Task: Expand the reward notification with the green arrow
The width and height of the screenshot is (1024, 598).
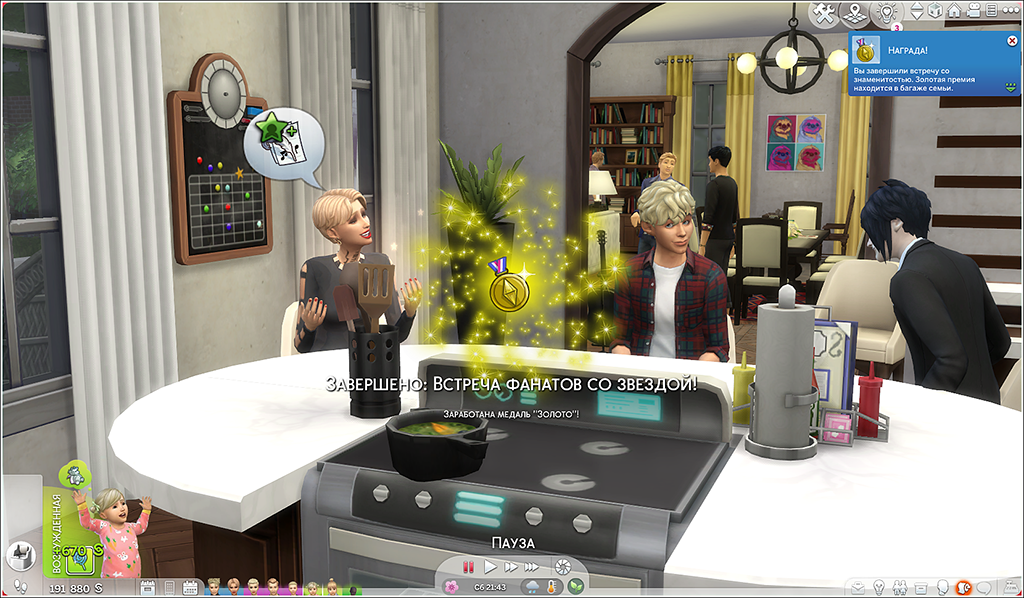Action: coord(1012,88)
